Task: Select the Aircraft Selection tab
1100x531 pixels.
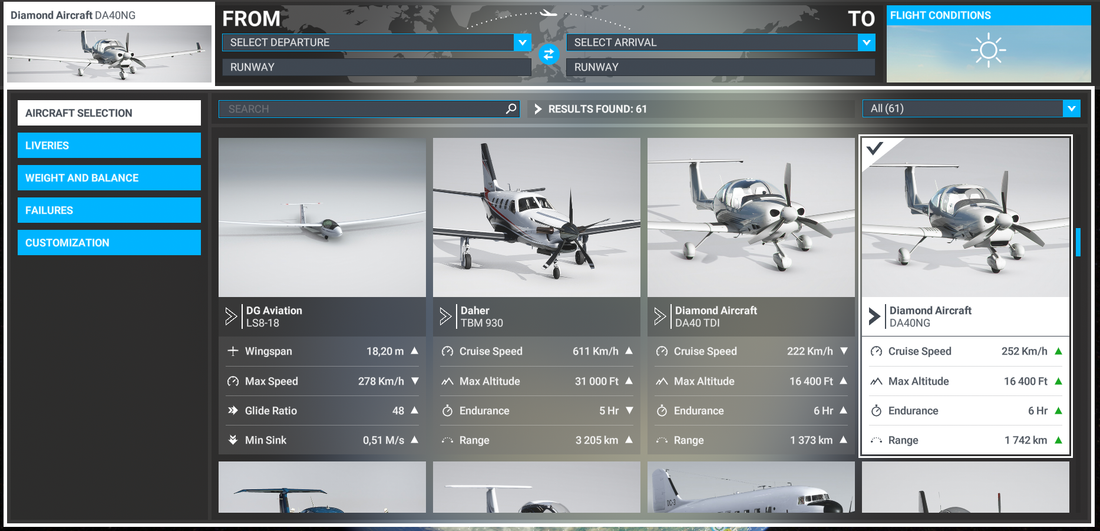Action: pyautogui.click(x=109, y=113)
